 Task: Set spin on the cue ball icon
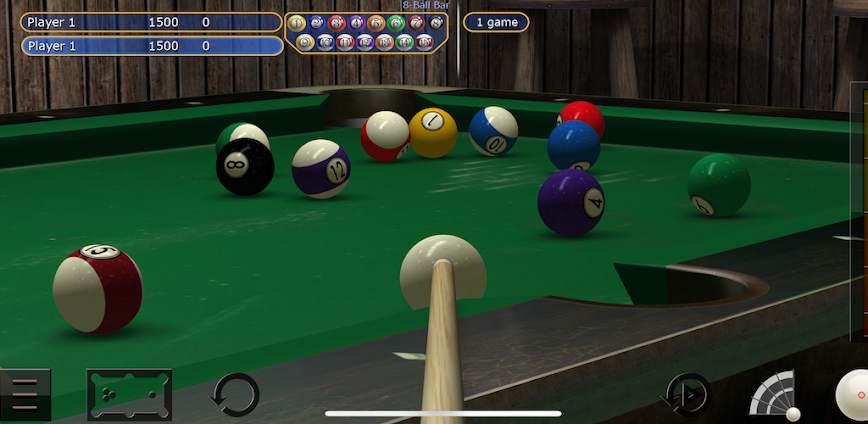(x=852, y=394)
